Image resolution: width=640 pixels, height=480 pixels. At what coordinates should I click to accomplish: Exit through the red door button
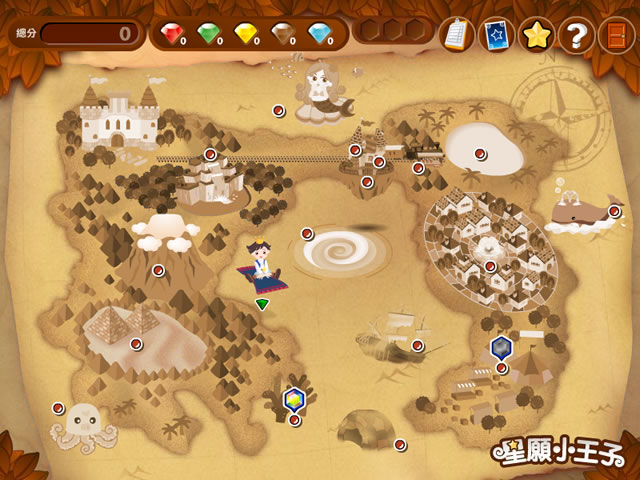coord(612,35)
